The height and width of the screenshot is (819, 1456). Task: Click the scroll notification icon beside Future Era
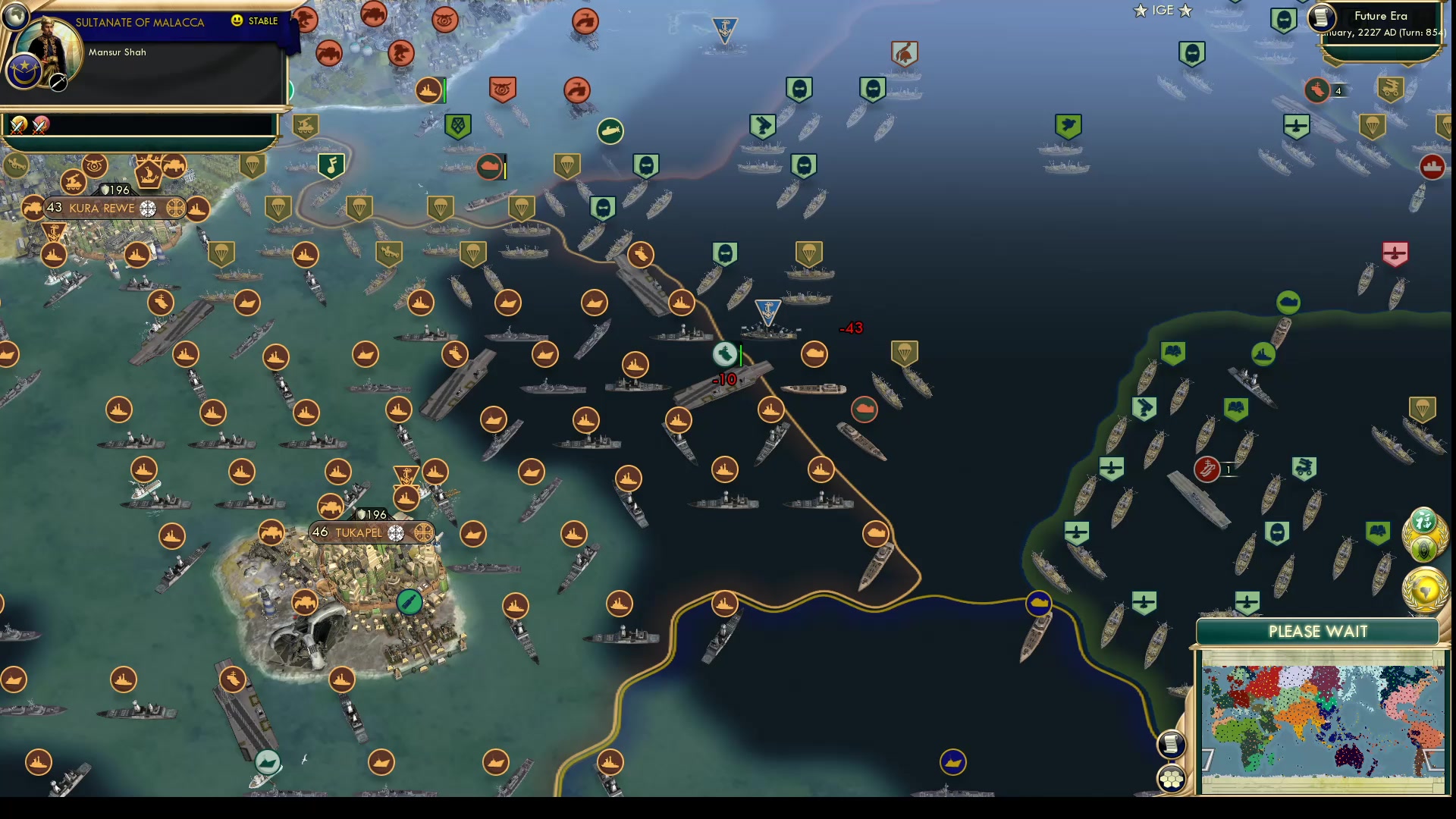point(1321,19)
